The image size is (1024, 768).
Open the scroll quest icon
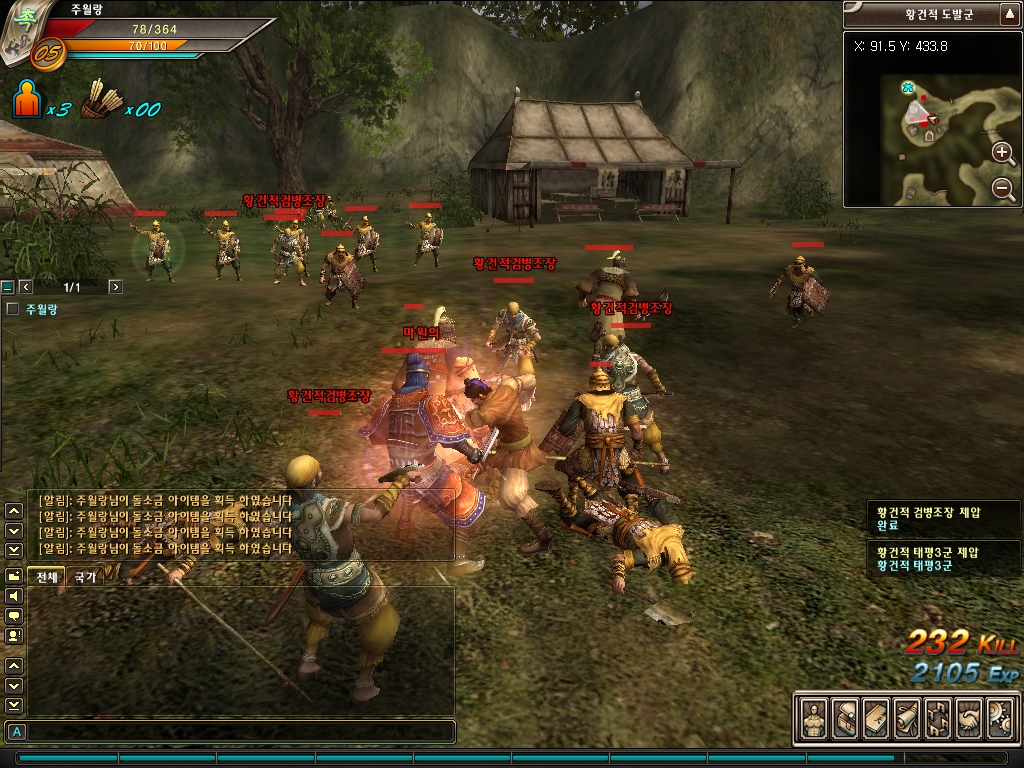(x=907, y=718)
